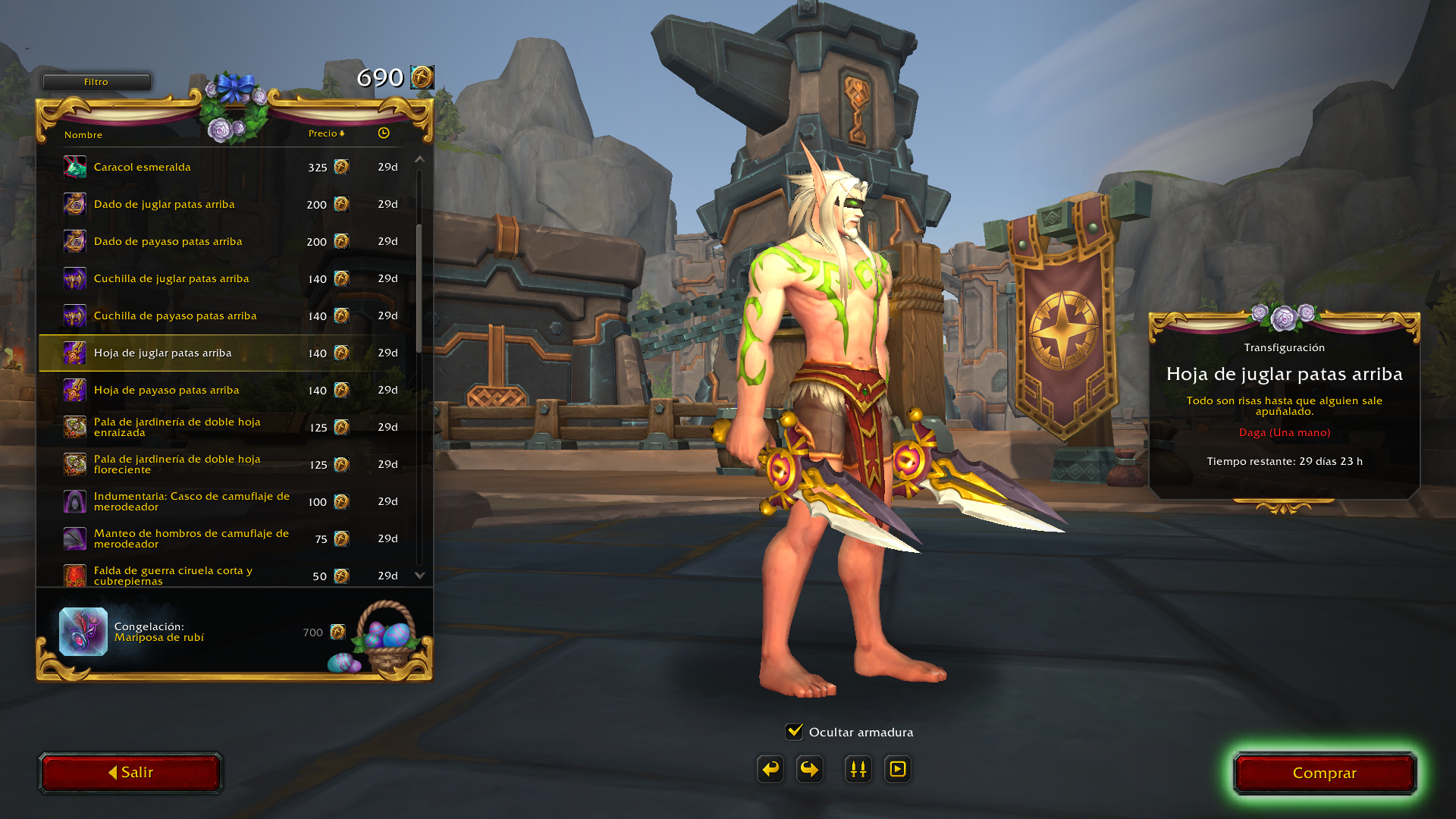Rotate the character model left
Screen dimensions: 1456x819
(x=770, y=769)
